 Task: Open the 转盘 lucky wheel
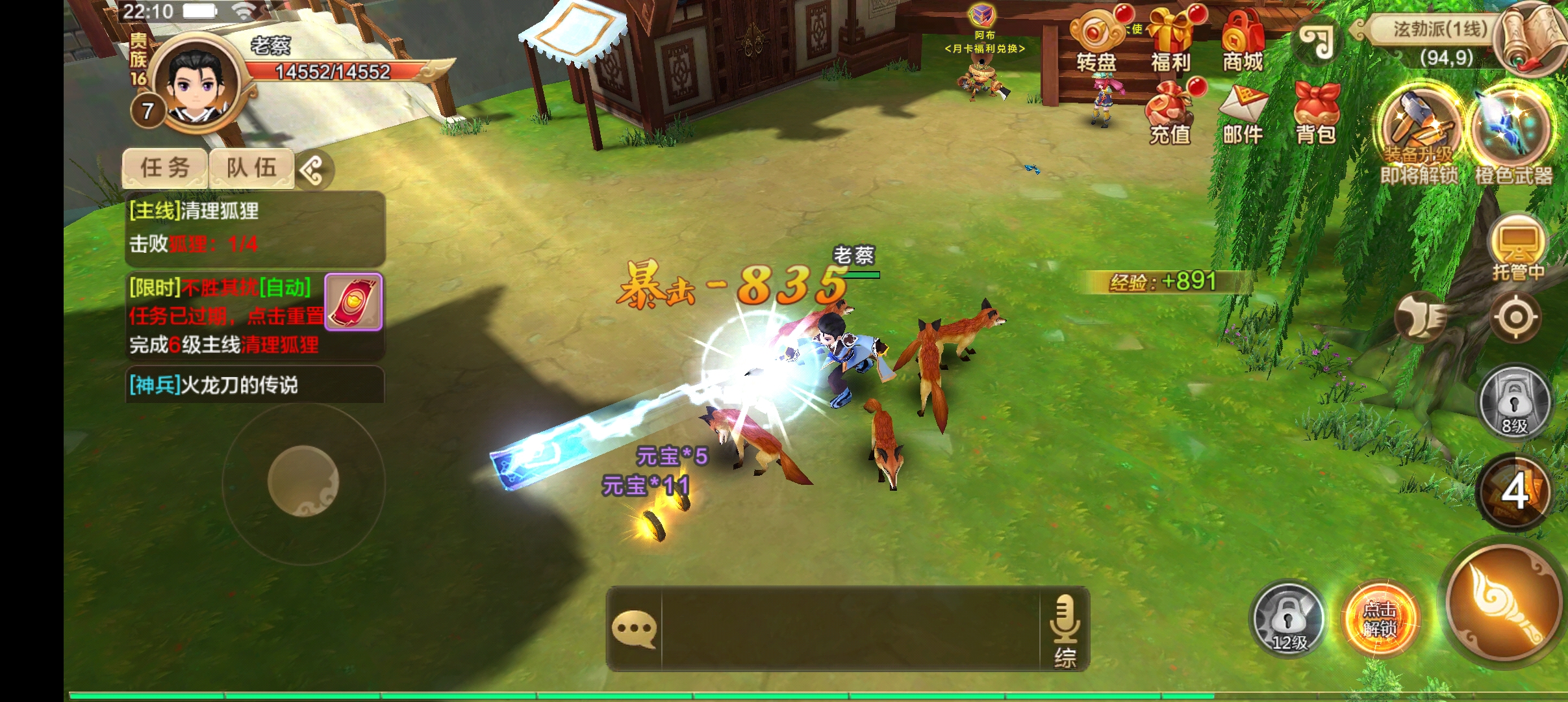(1096, 41)
